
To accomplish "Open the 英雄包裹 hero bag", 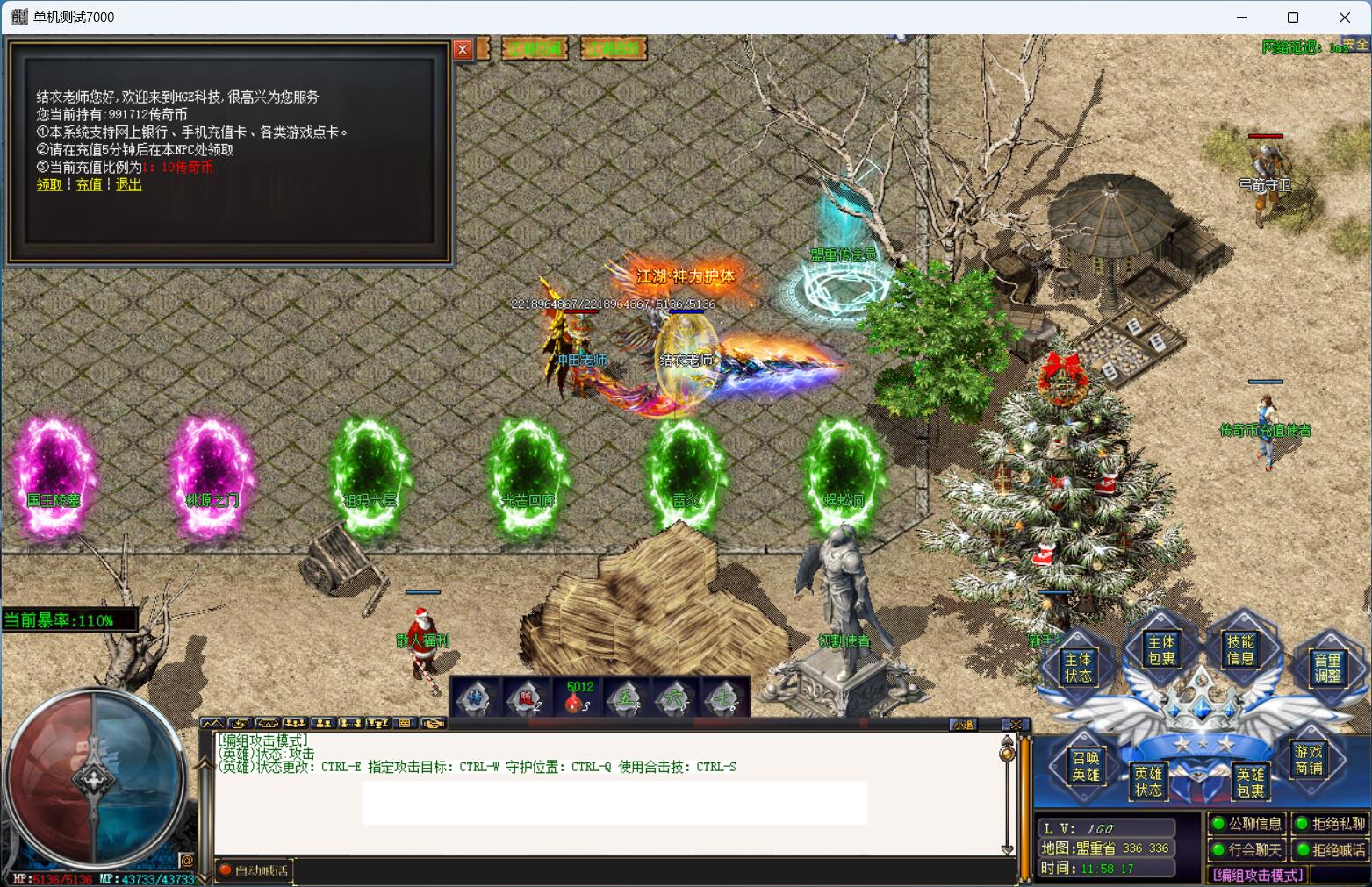I will click(1250, 782).
